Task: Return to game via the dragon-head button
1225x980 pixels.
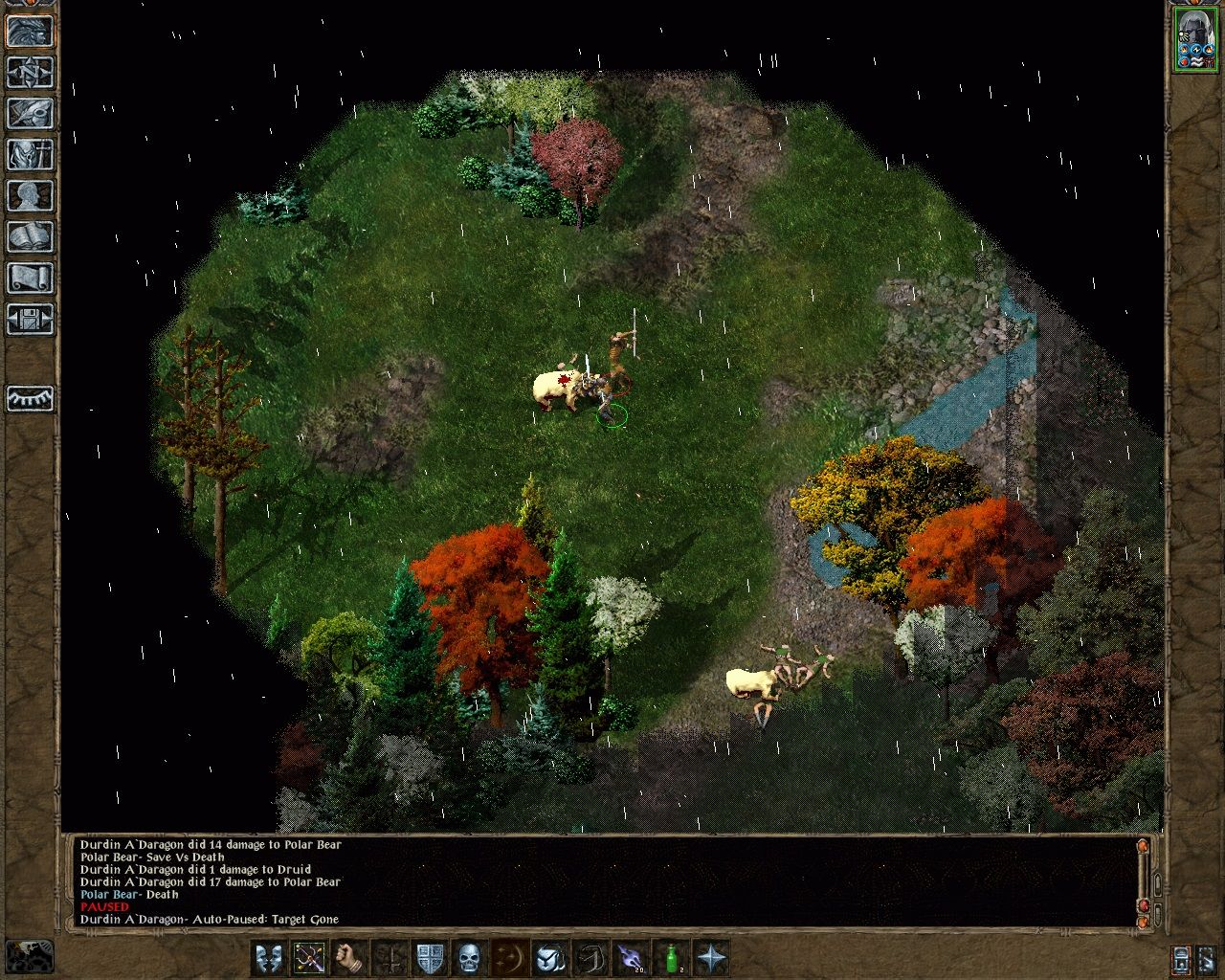Action: point(30,31)
